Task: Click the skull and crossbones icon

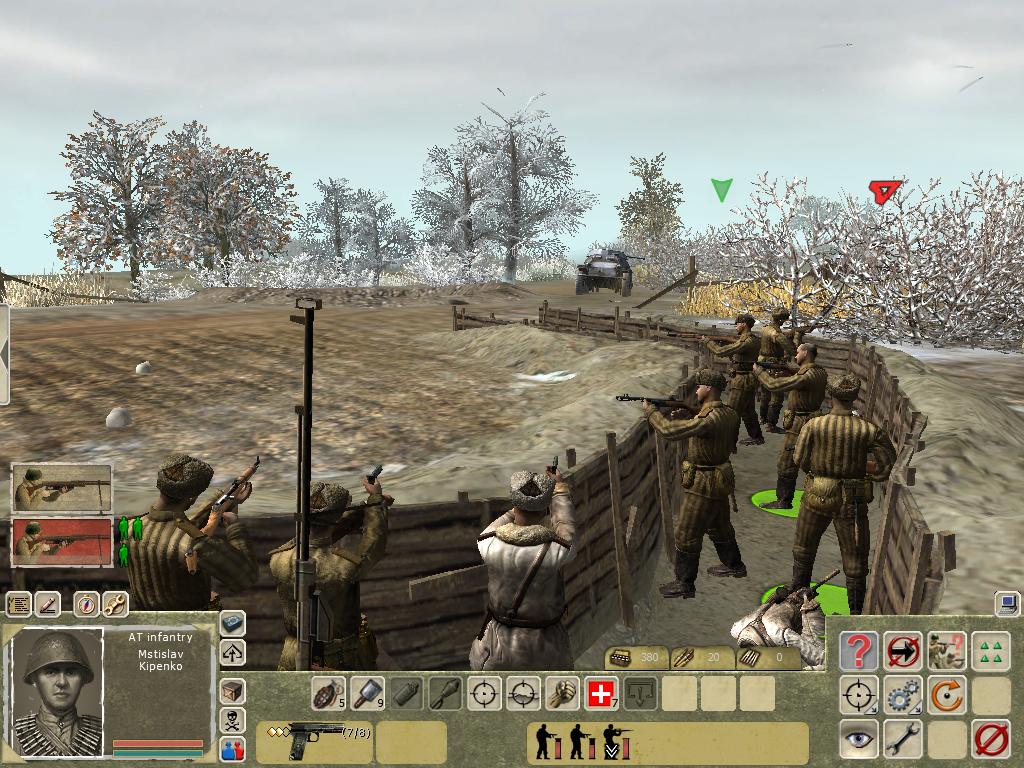Action: pyautogui.click(x=232, y=719)
